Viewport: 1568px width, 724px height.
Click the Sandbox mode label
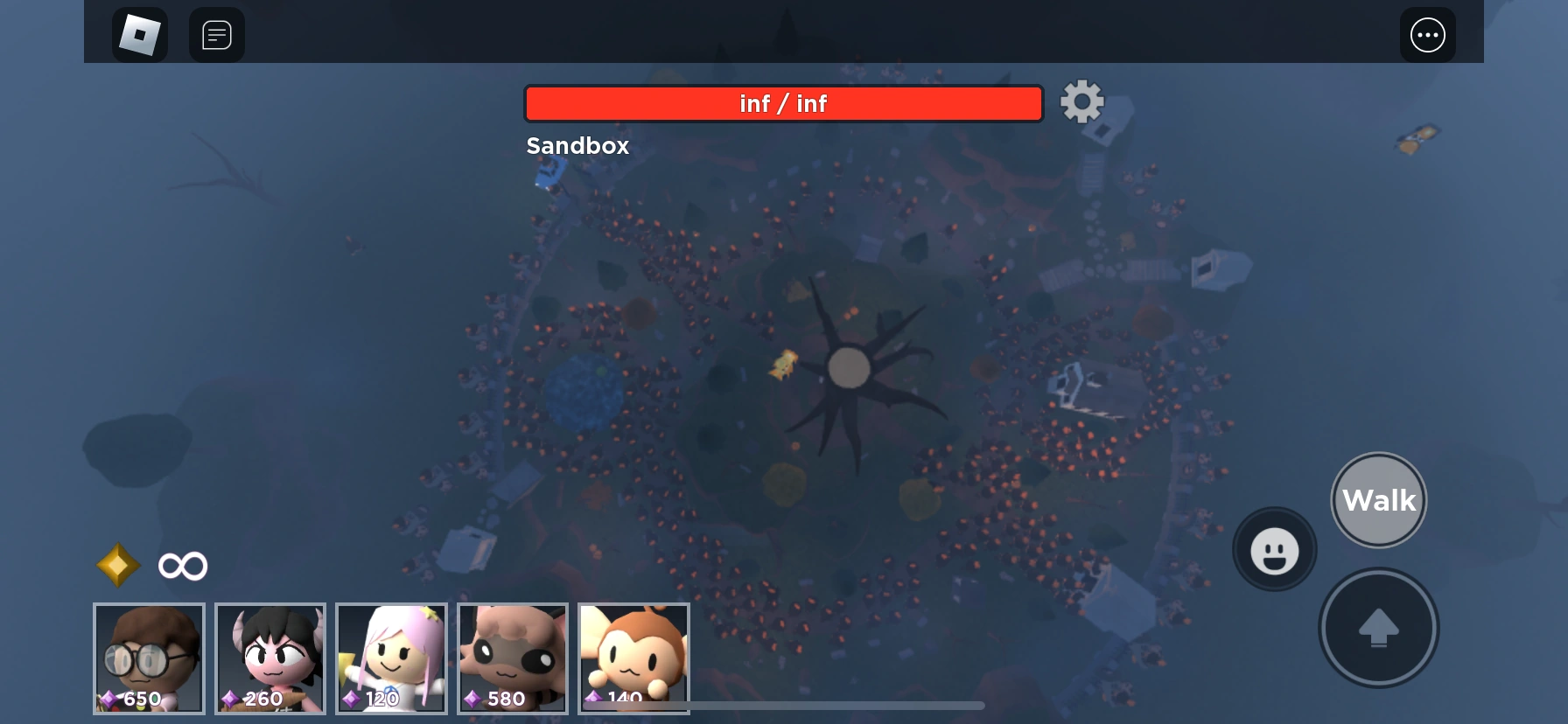tap(577, 145)
